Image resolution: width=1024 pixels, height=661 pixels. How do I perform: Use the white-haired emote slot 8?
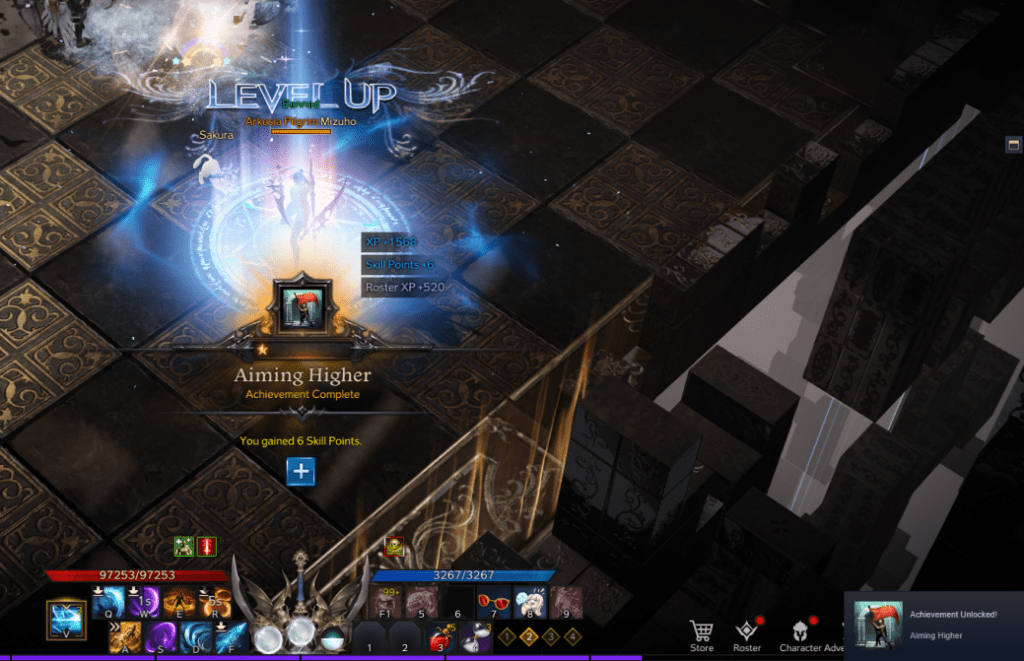pos(529,602)
